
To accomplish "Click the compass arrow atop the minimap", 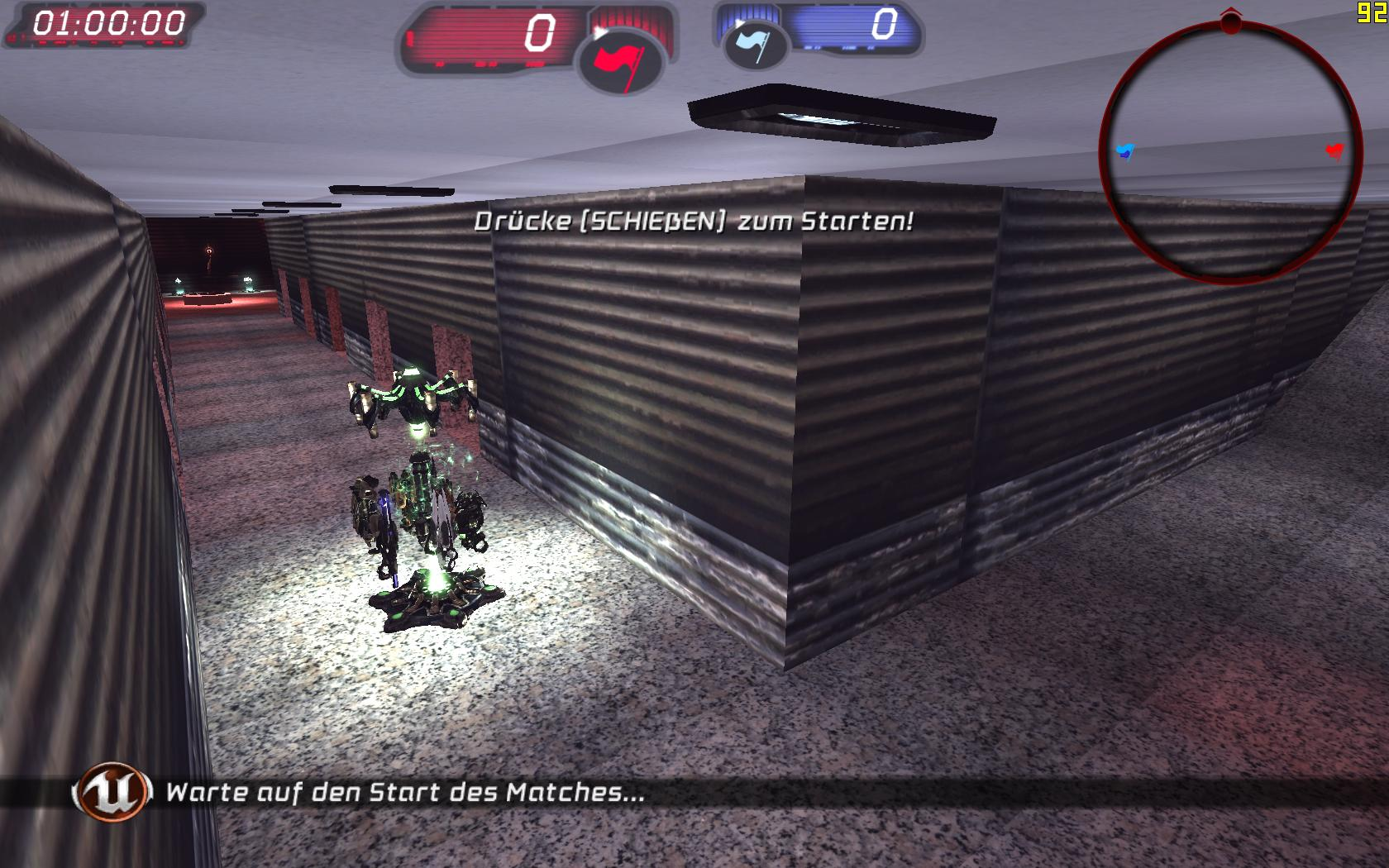I will click(x=1230, y=17).
